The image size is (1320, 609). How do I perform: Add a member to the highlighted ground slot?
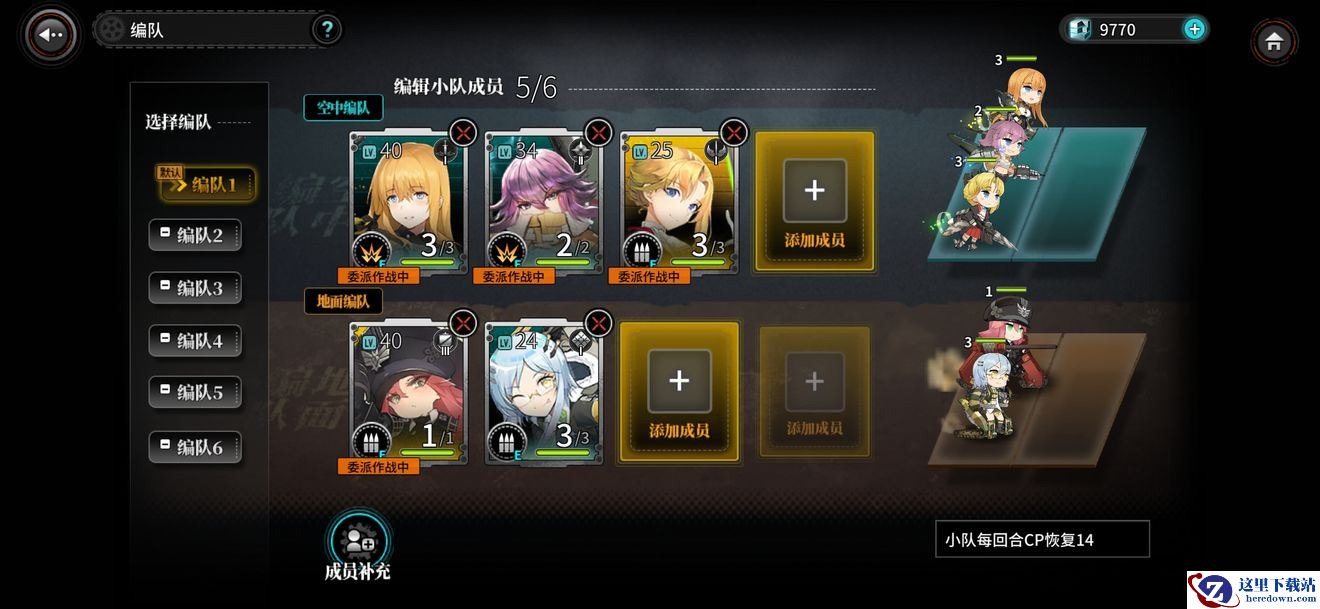(679, 392)
